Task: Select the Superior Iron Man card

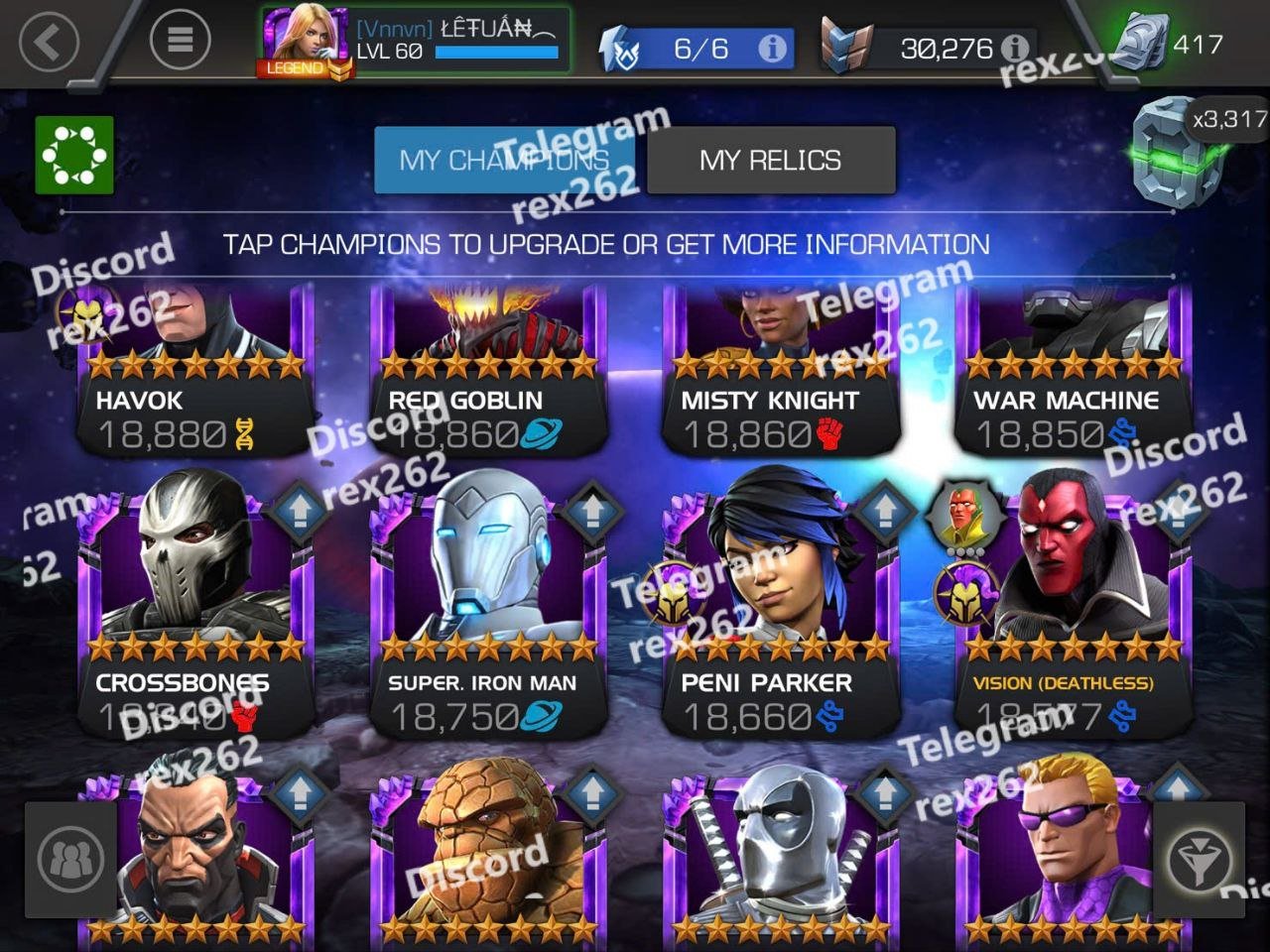Action: pyautogui.click(x=487, y=605)
